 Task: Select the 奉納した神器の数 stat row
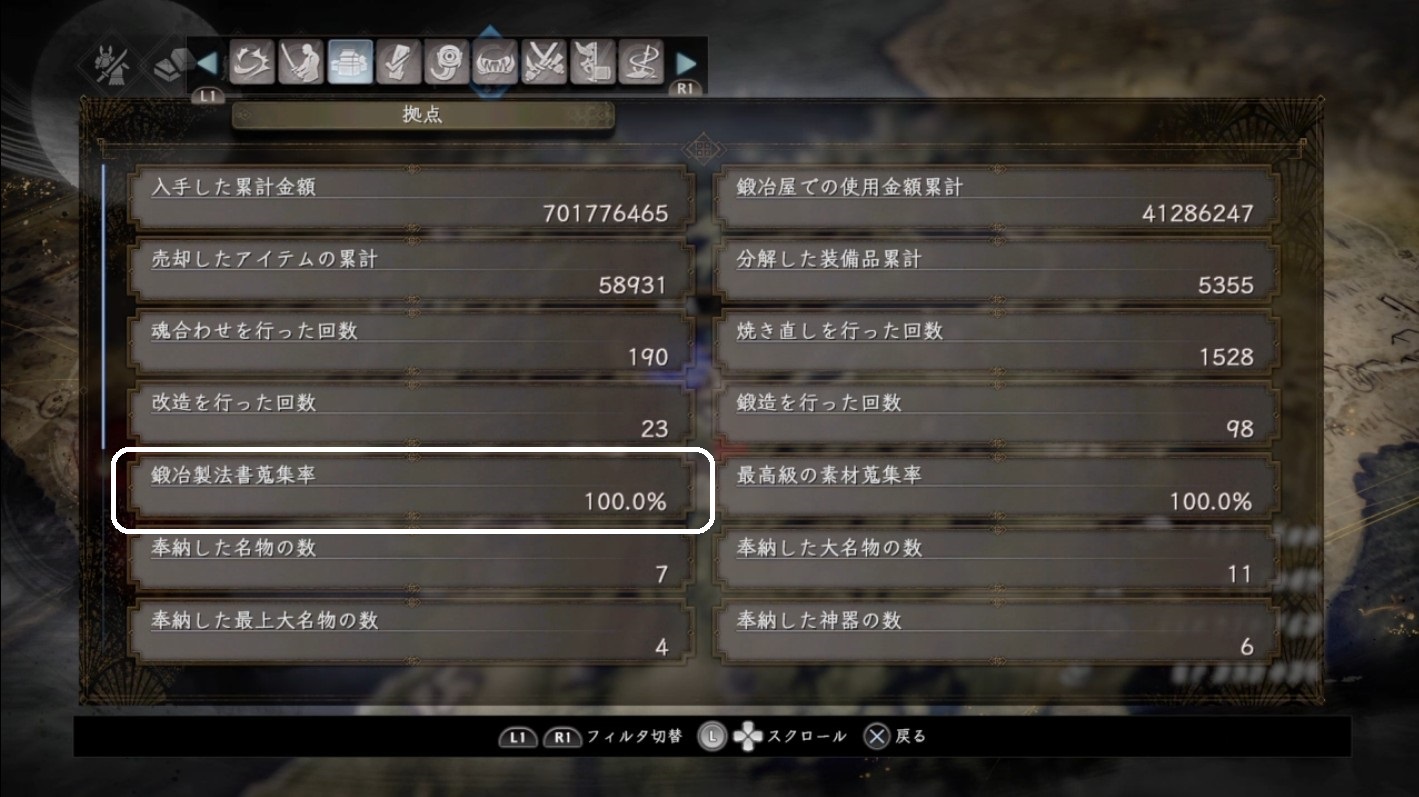coord(997,633)
